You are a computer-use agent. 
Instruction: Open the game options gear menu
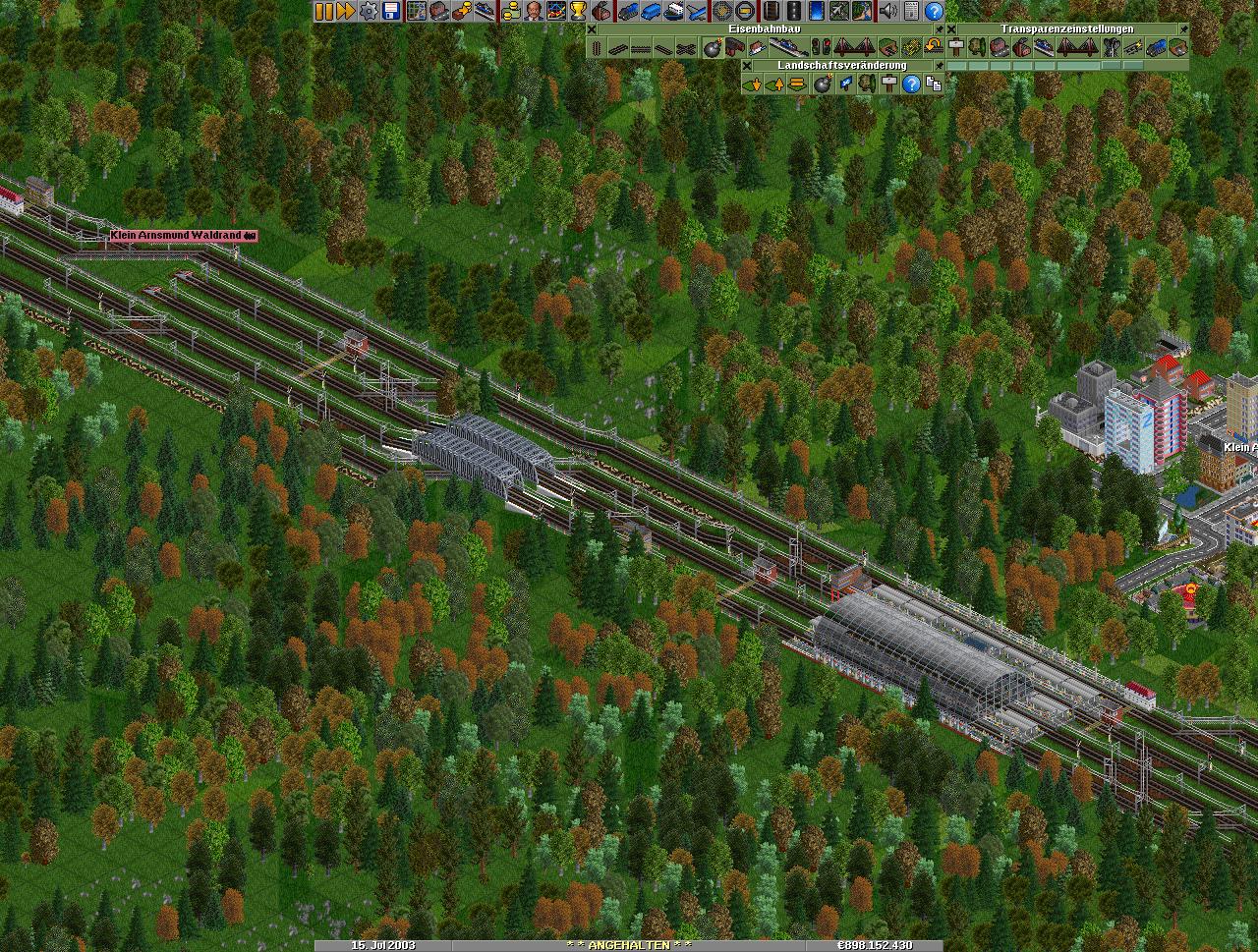click(x=368, y=11)
